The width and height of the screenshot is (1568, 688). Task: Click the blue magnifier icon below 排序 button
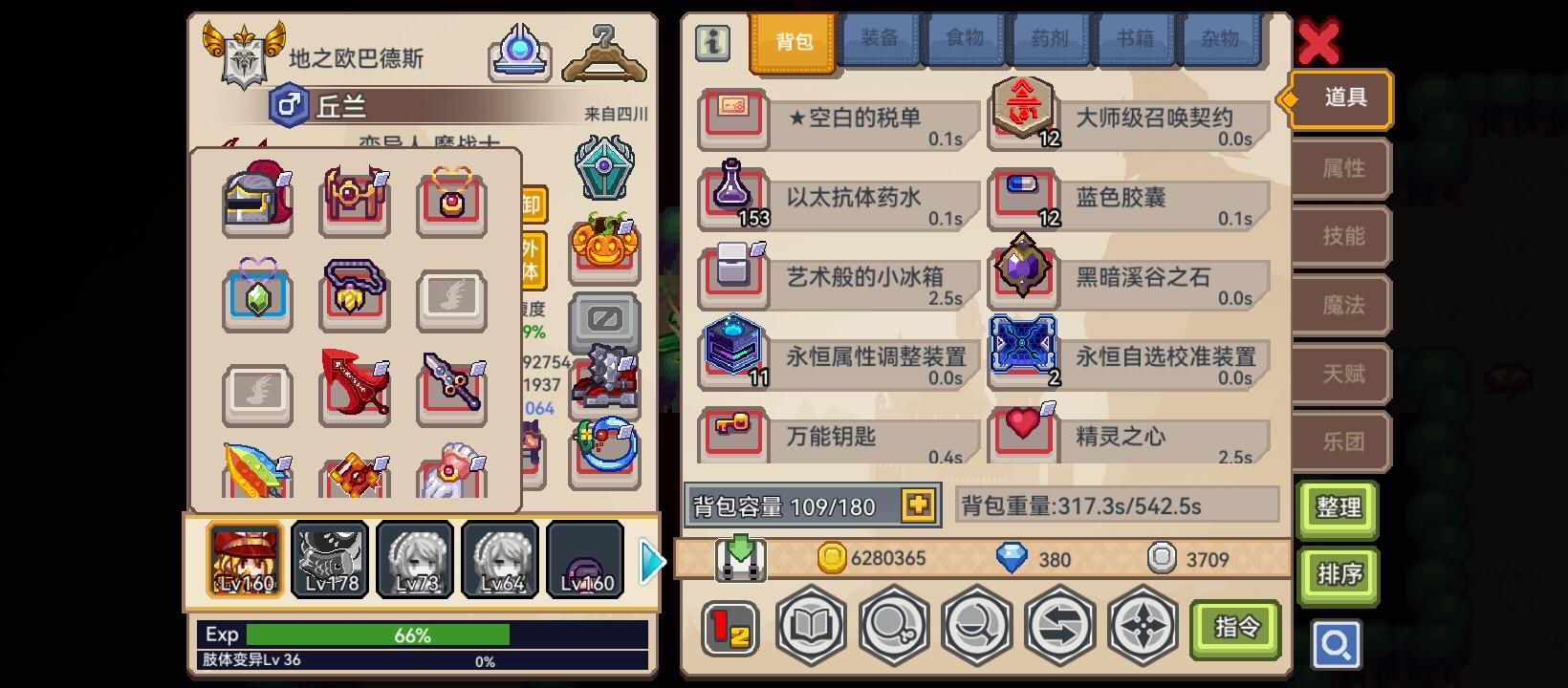(x=1337, y=645)
